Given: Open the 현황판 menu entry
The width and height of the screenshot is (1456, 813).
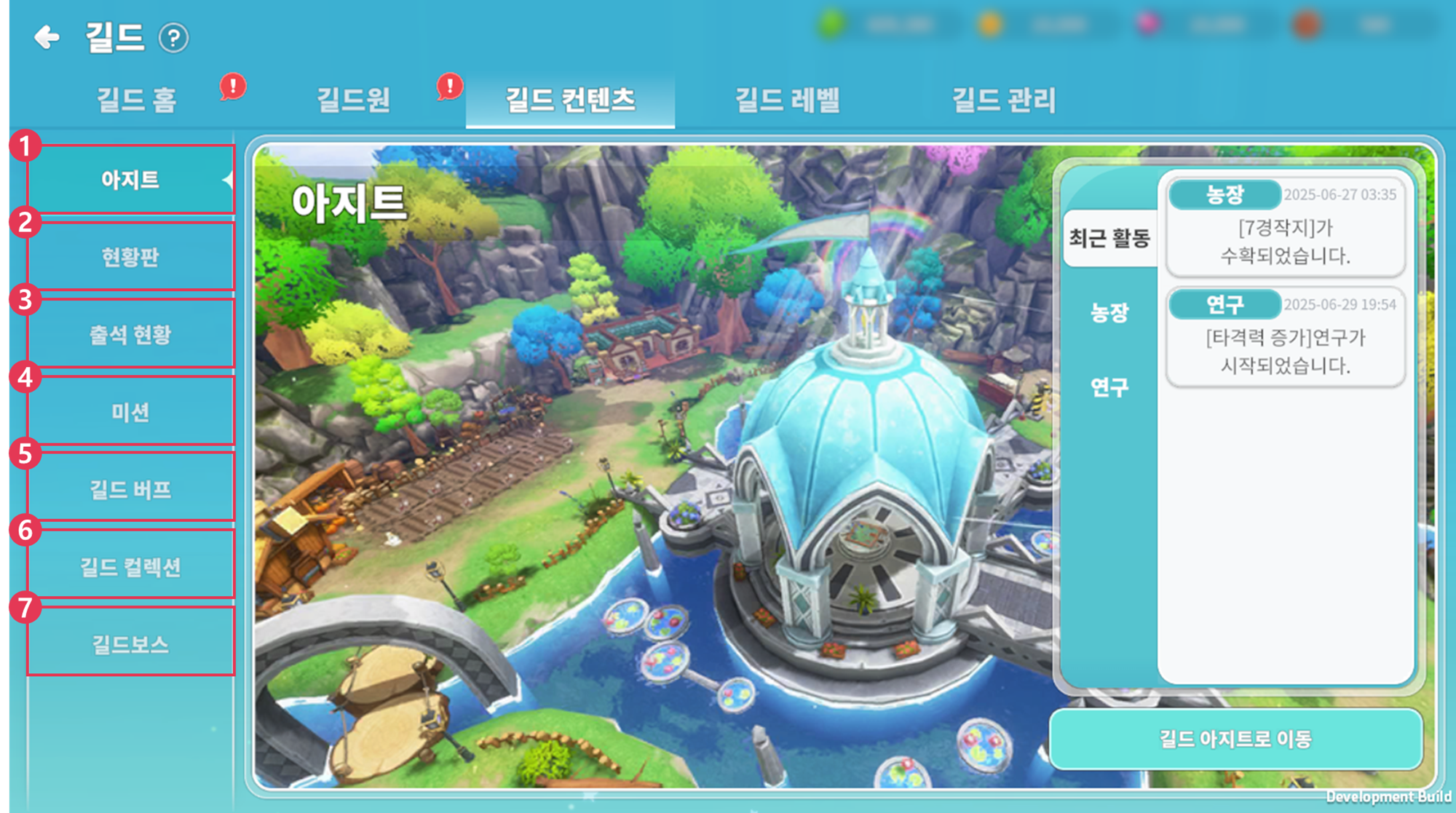Looking at the screenshot, I should pyautogui.click(x=130, y=257).
